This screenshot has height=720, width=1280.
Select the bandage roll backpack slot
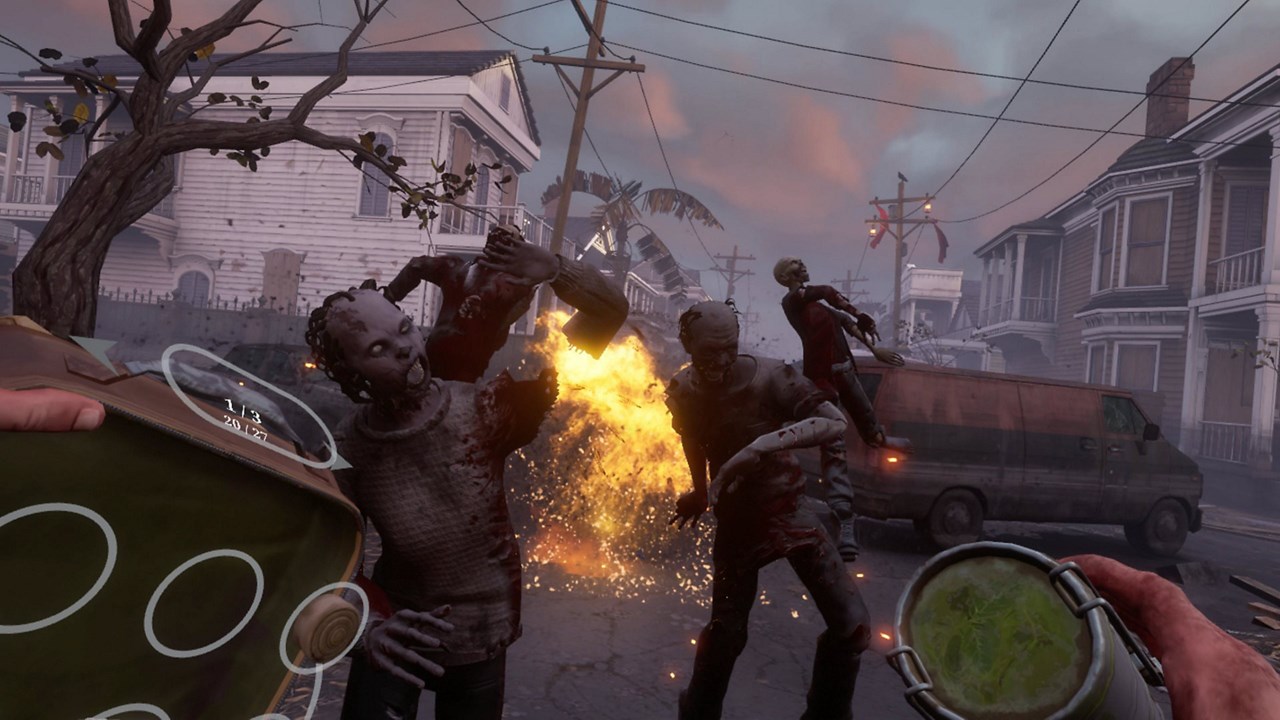click(327, 626)
